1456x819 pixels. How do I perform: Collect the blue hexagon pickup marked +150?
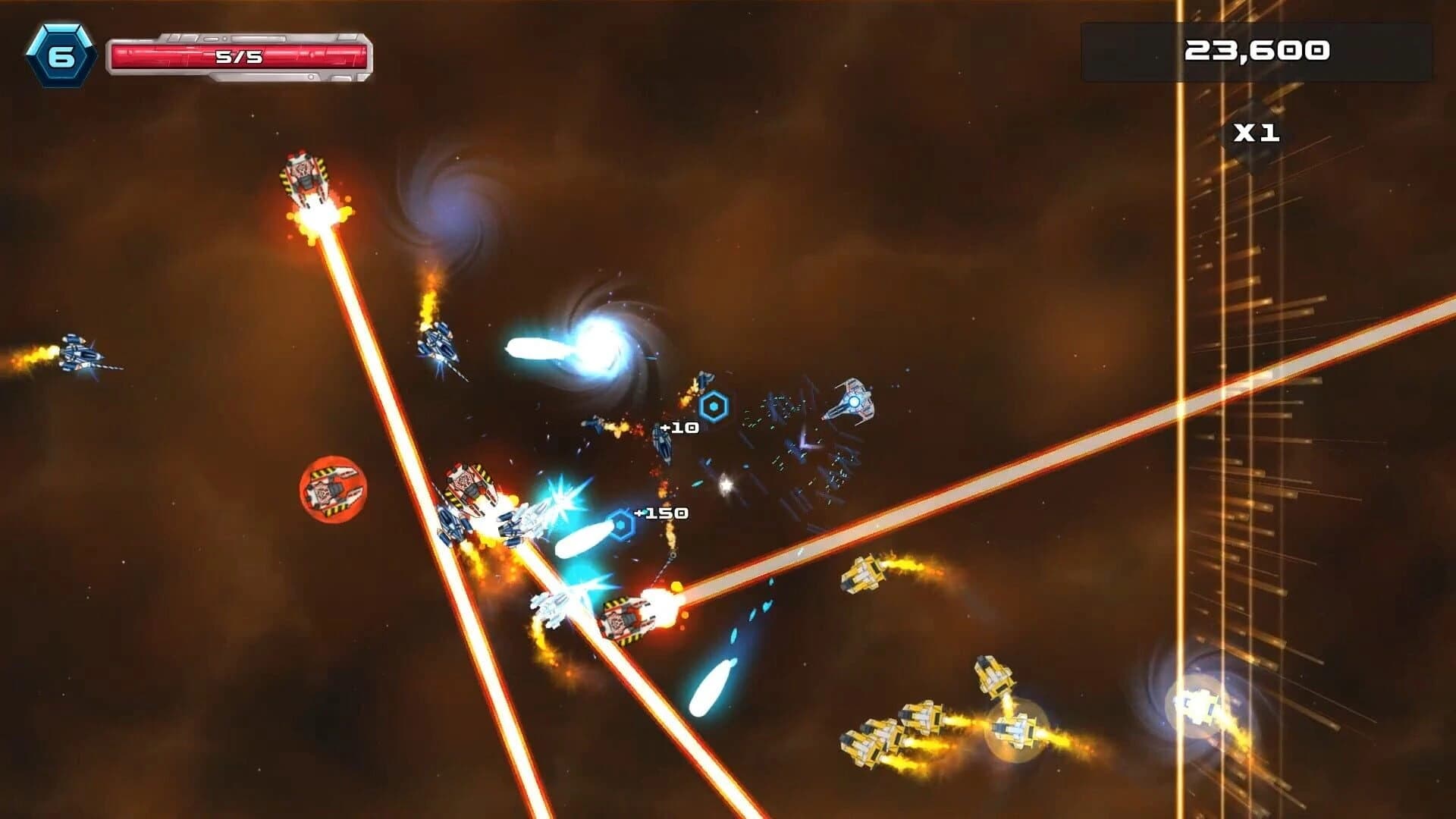620,522
